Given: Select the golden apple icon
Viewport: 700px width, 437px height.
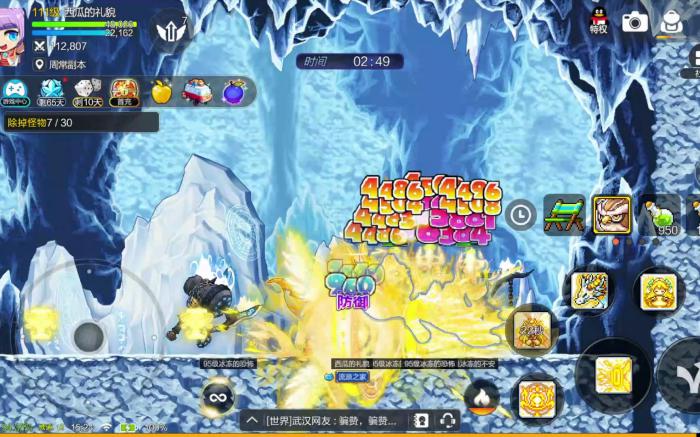Looking at the screenshot, I should [x=161, y=92].
